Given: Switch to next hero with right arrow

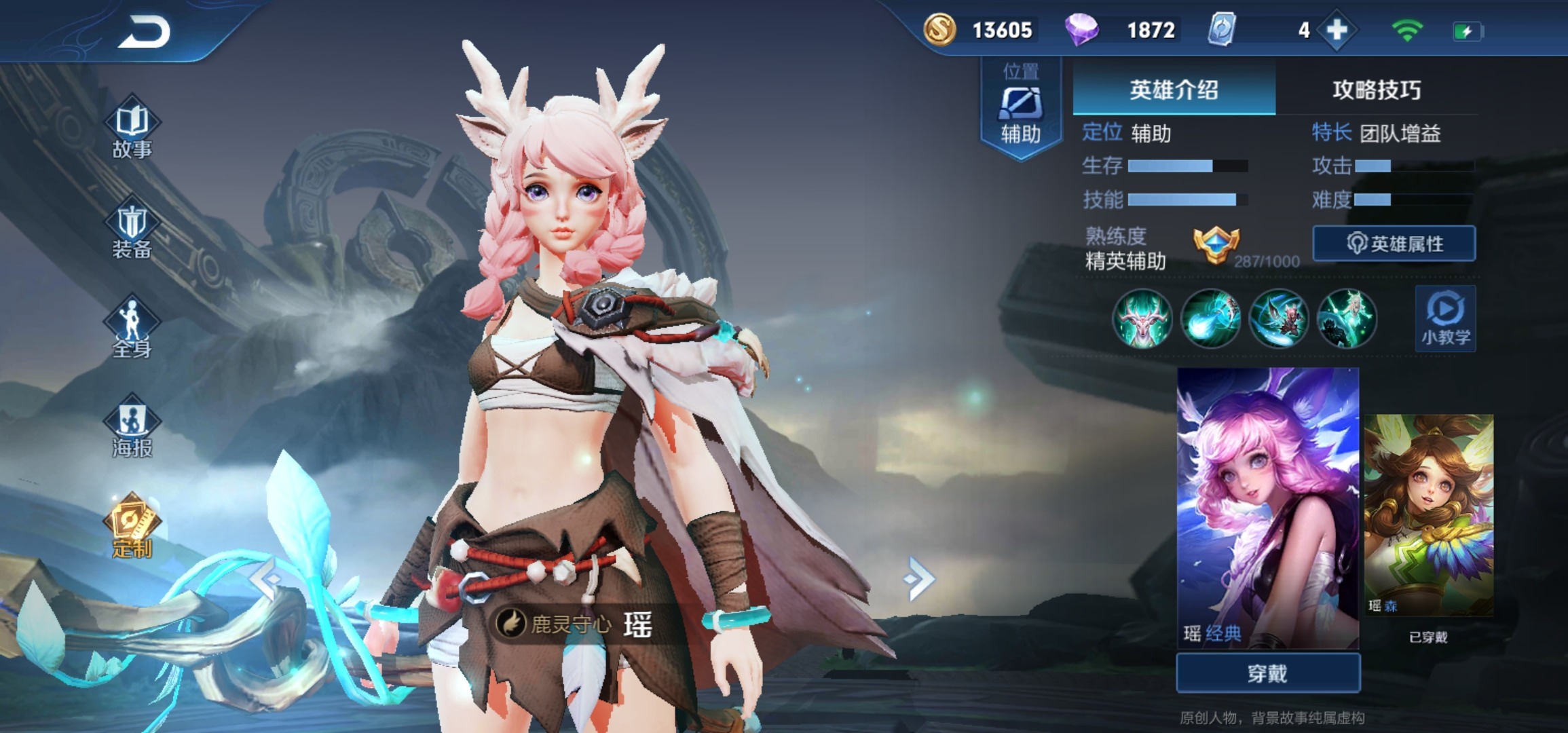Looking at the screenshot, I should pyautogui.click(x=920, y=579).
